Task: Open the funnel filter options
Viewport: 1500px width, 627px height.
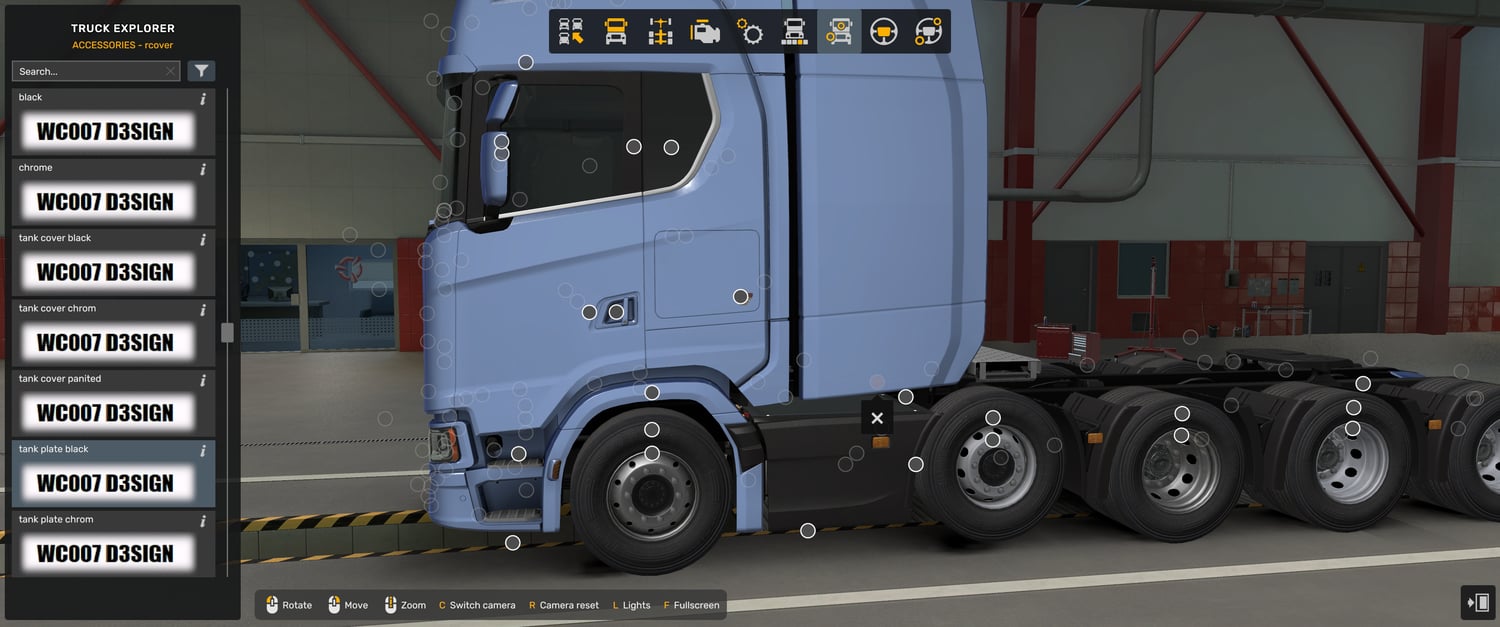Action: click(201, 71)
